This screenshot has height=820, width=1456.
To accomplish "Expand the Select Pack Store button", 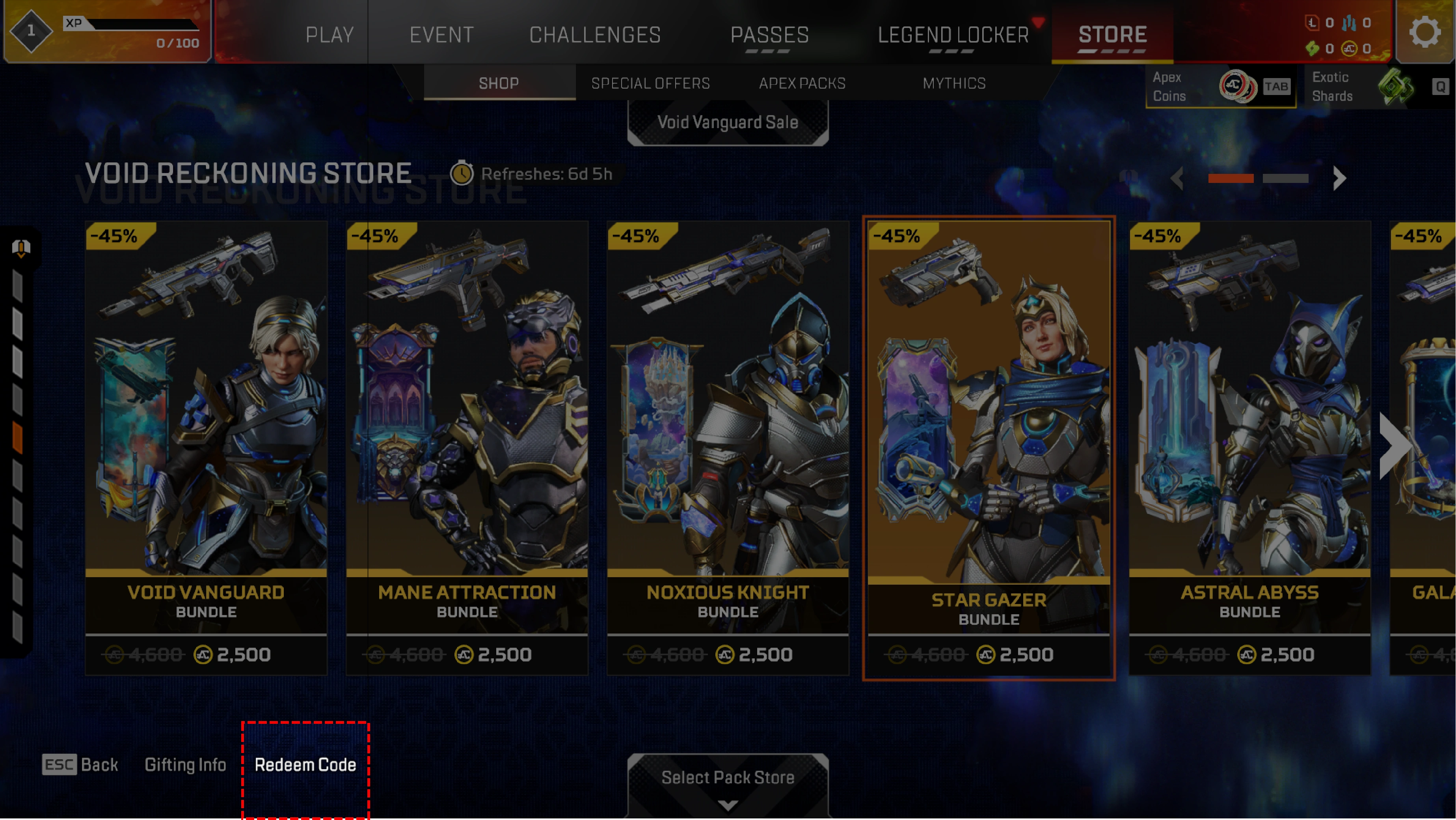I will tap(728, 783).
